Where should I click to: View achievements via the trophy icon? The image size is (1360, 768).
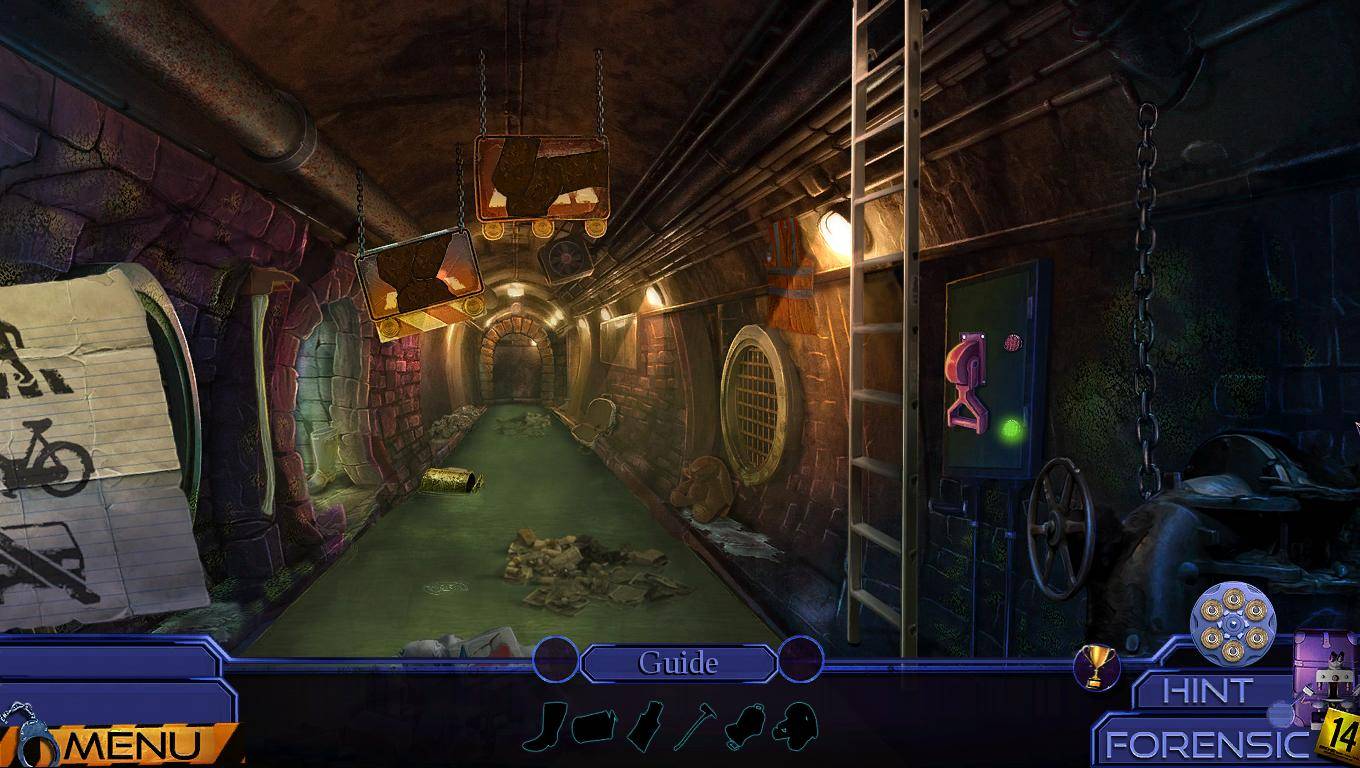(x=1096, y=667)
